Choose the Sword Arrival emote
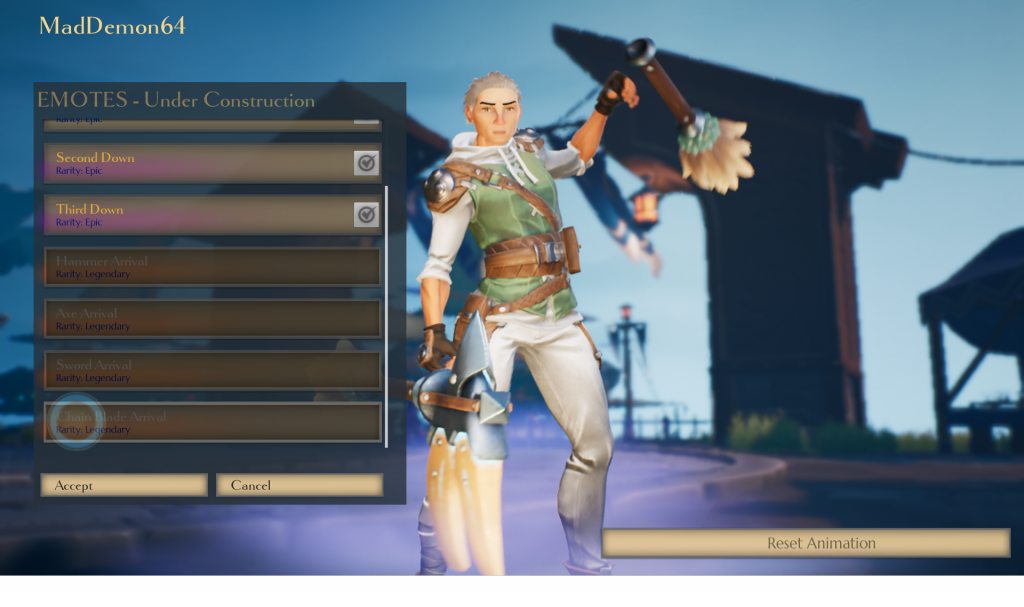Screen dimensions: 1024x607 212,371
